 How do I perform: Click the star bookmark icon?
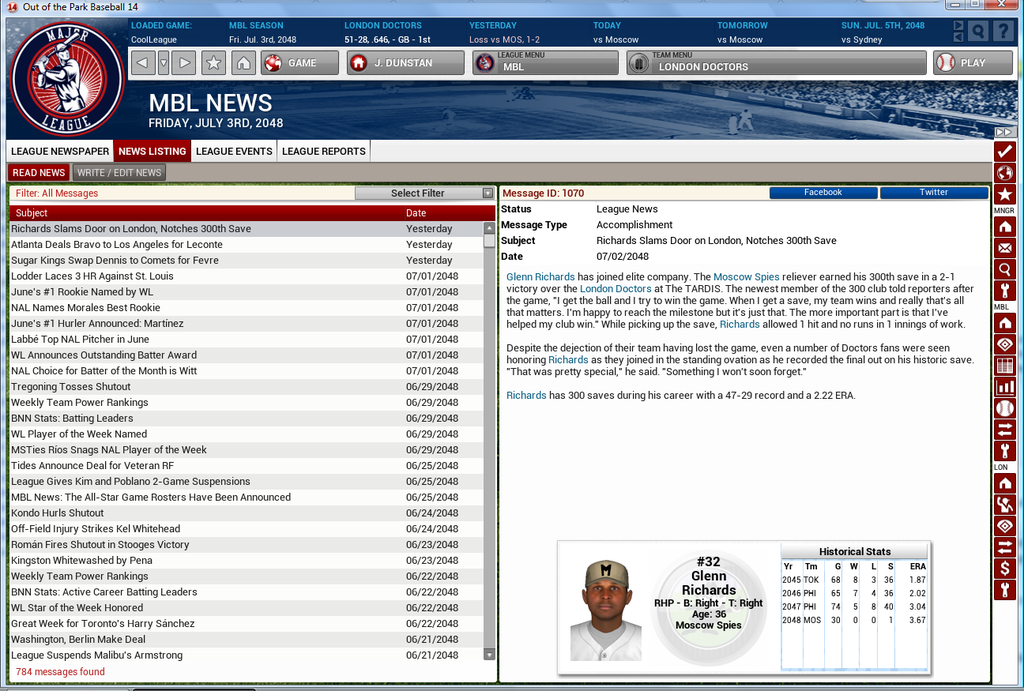(213, 63)
